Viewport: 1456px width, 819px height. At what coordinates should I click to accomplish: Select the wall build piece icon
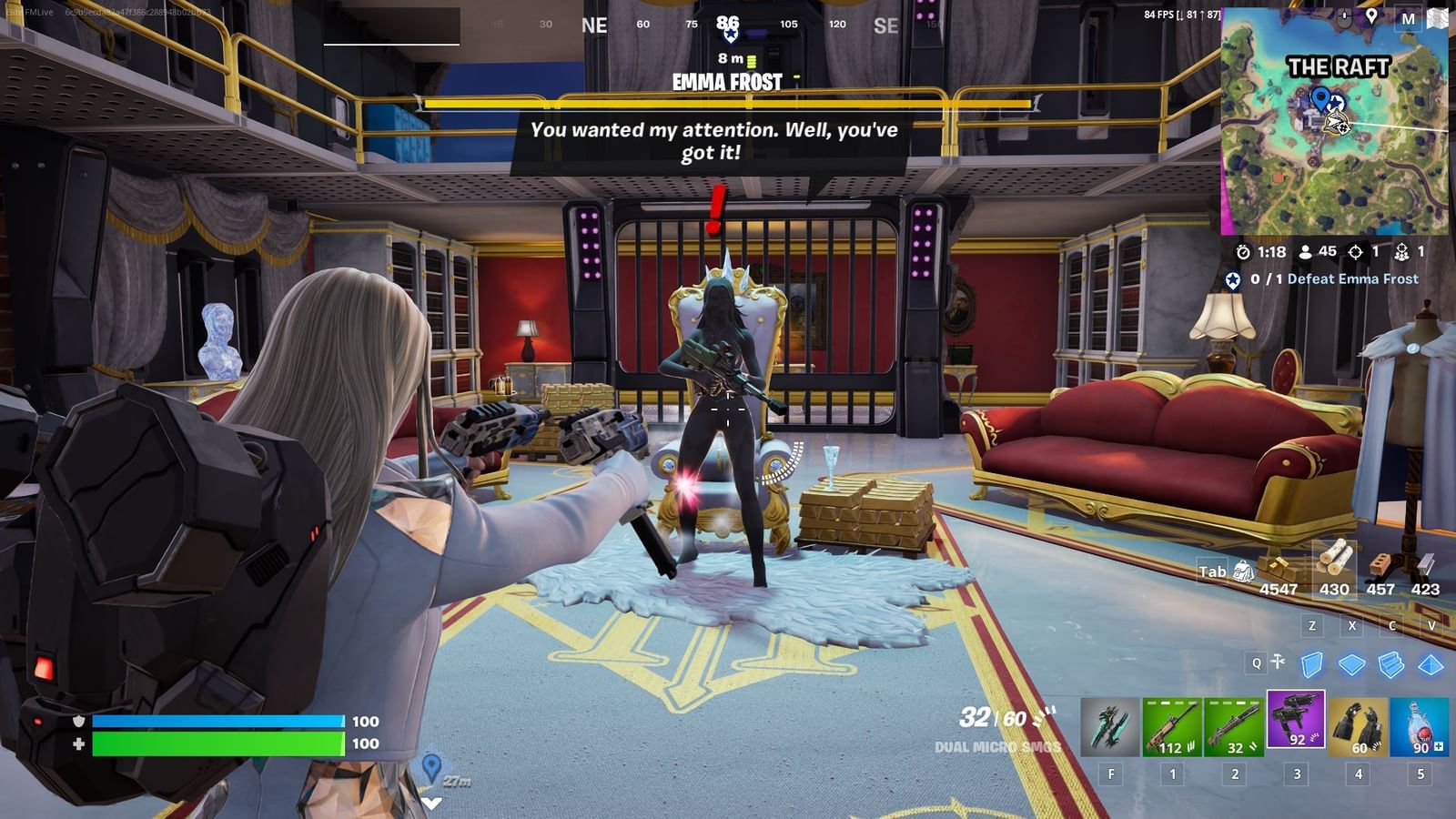[1310, 662]
